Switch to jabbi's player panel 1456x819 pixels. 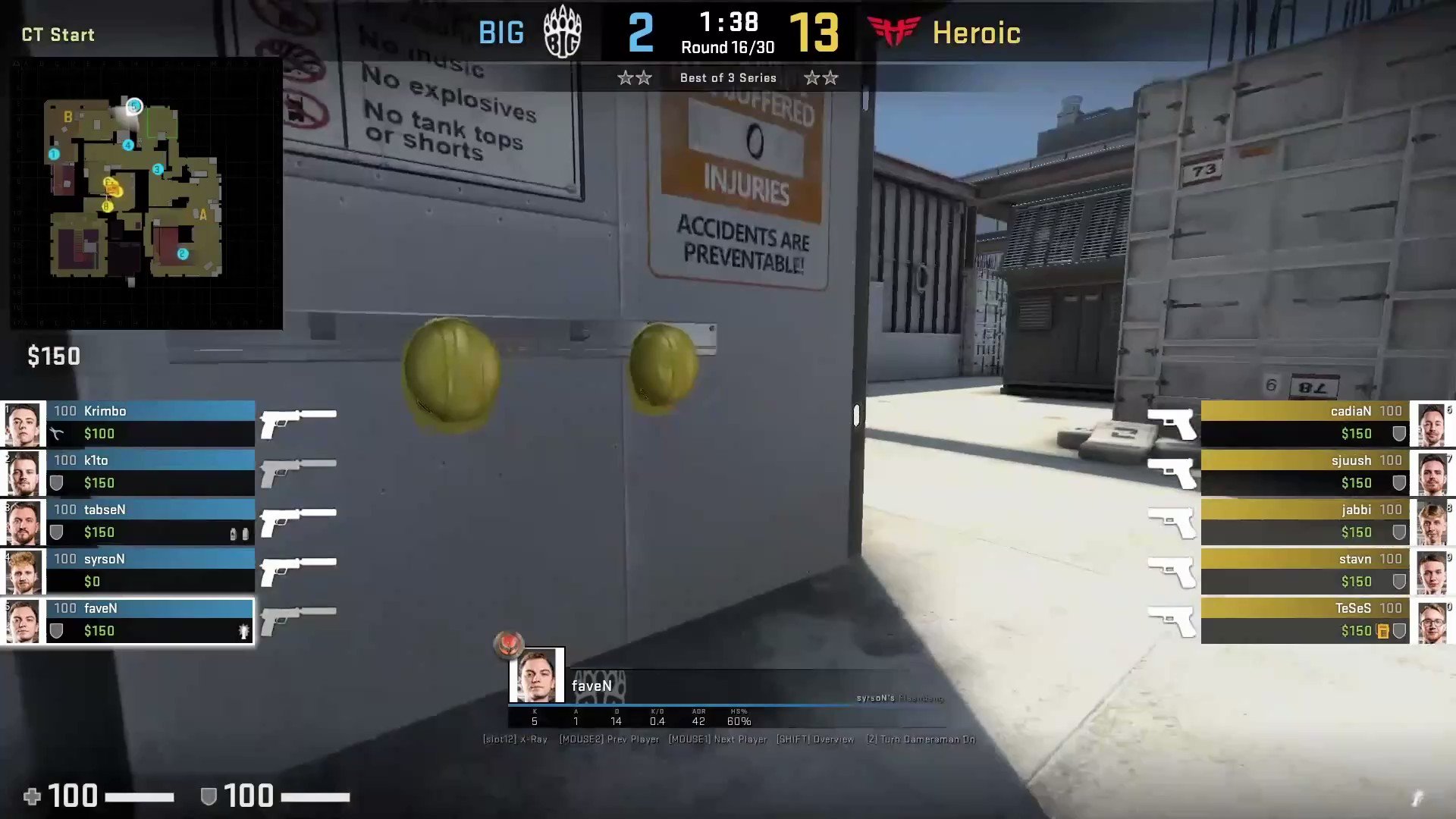tap(1304, 520)
